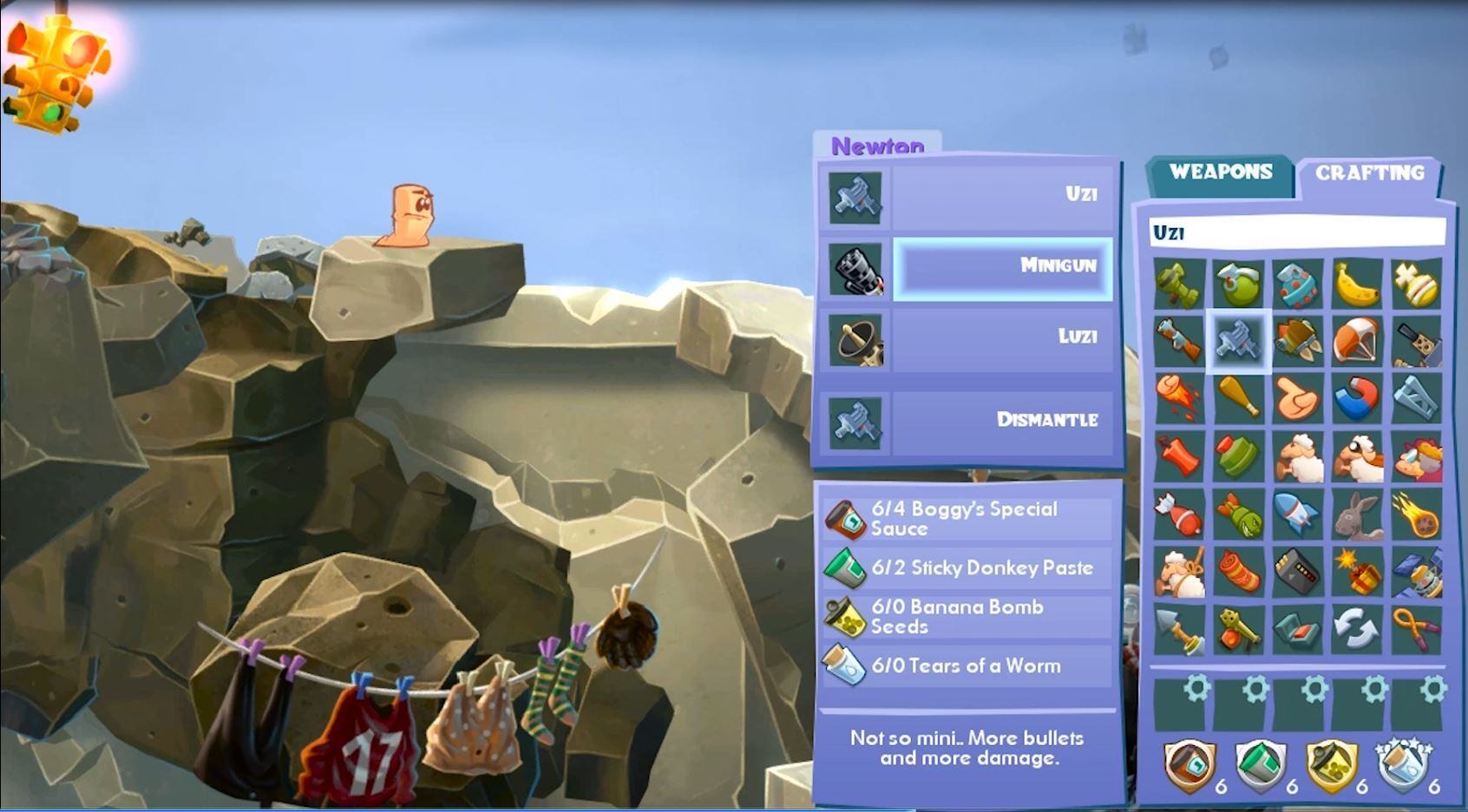Equip the parachute utility
The width and height of the screenshot is (1468, 812).
pos(1357,341)
